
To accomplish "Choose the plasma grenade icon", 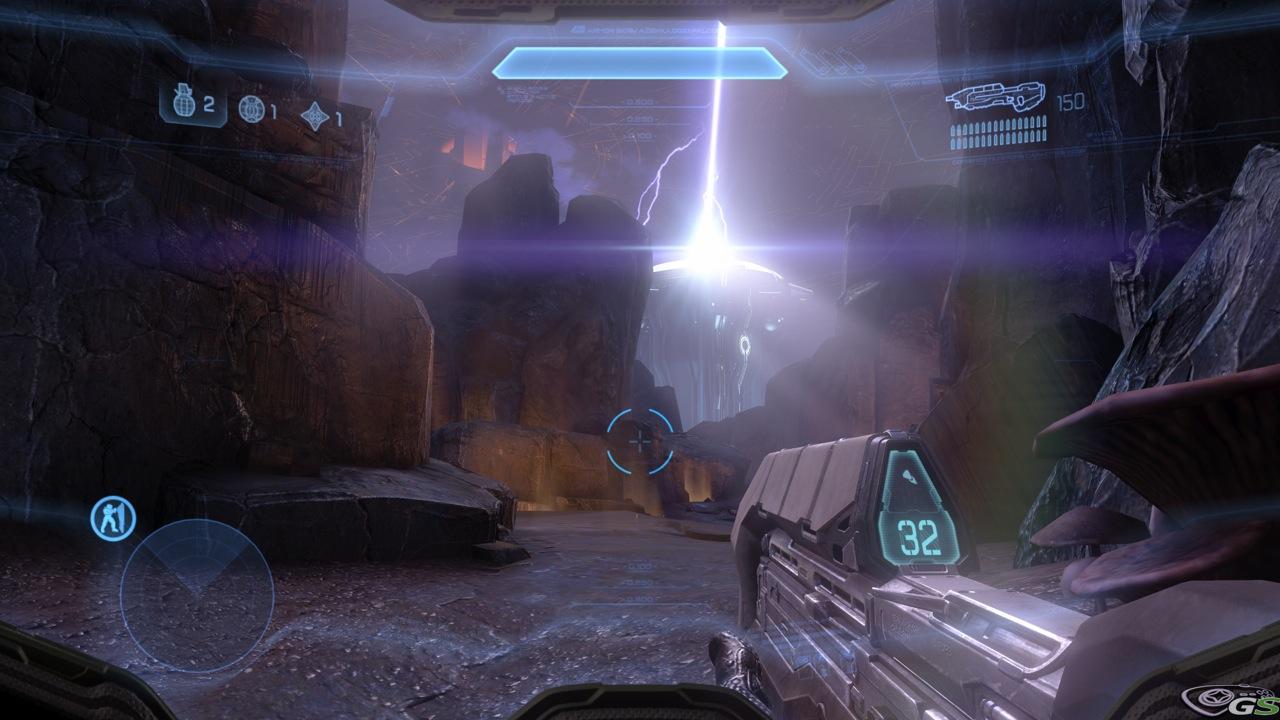I will (x=251, y=109).
